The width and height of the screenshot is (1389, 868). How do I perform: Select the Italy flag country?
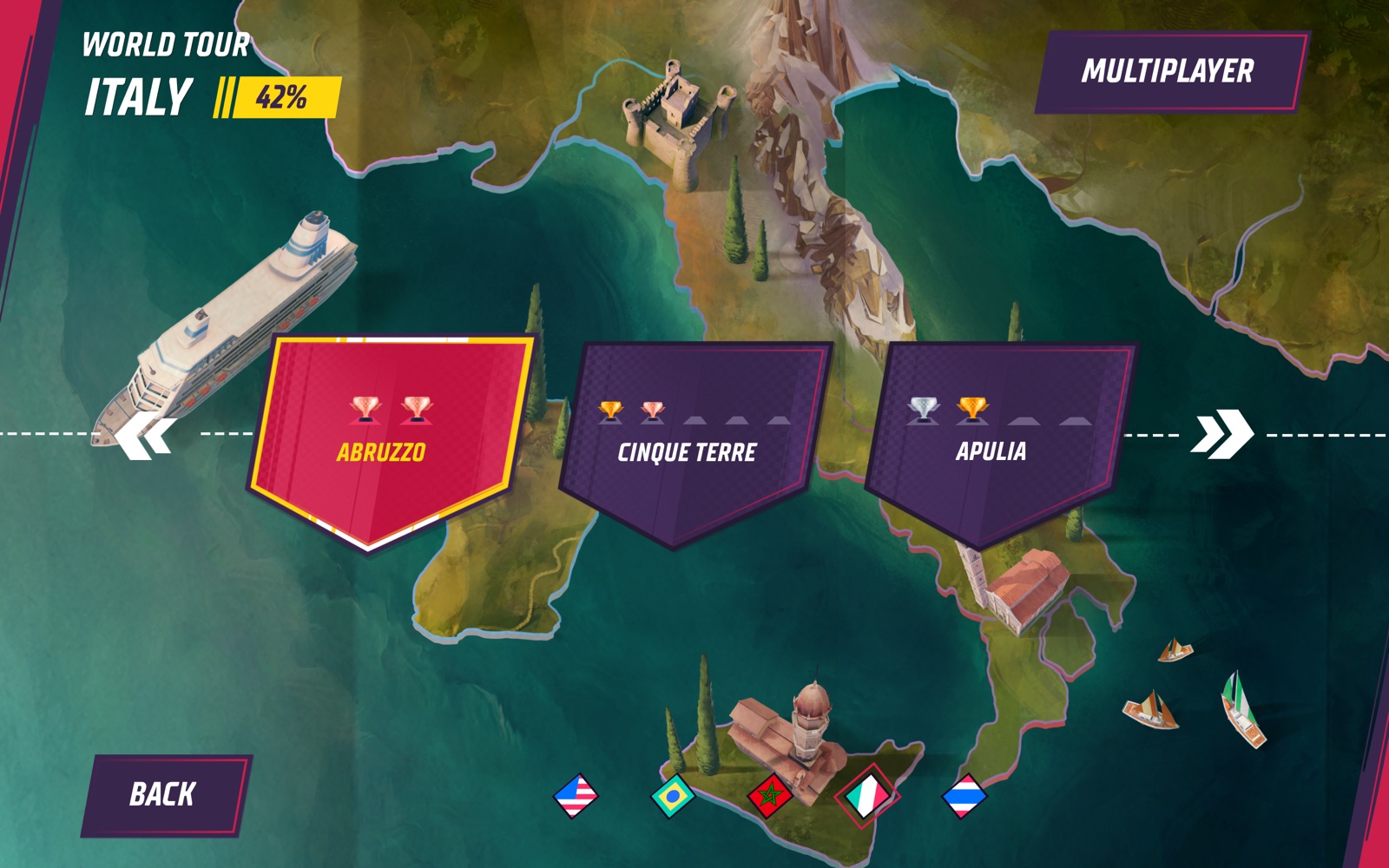click(867, 796)
